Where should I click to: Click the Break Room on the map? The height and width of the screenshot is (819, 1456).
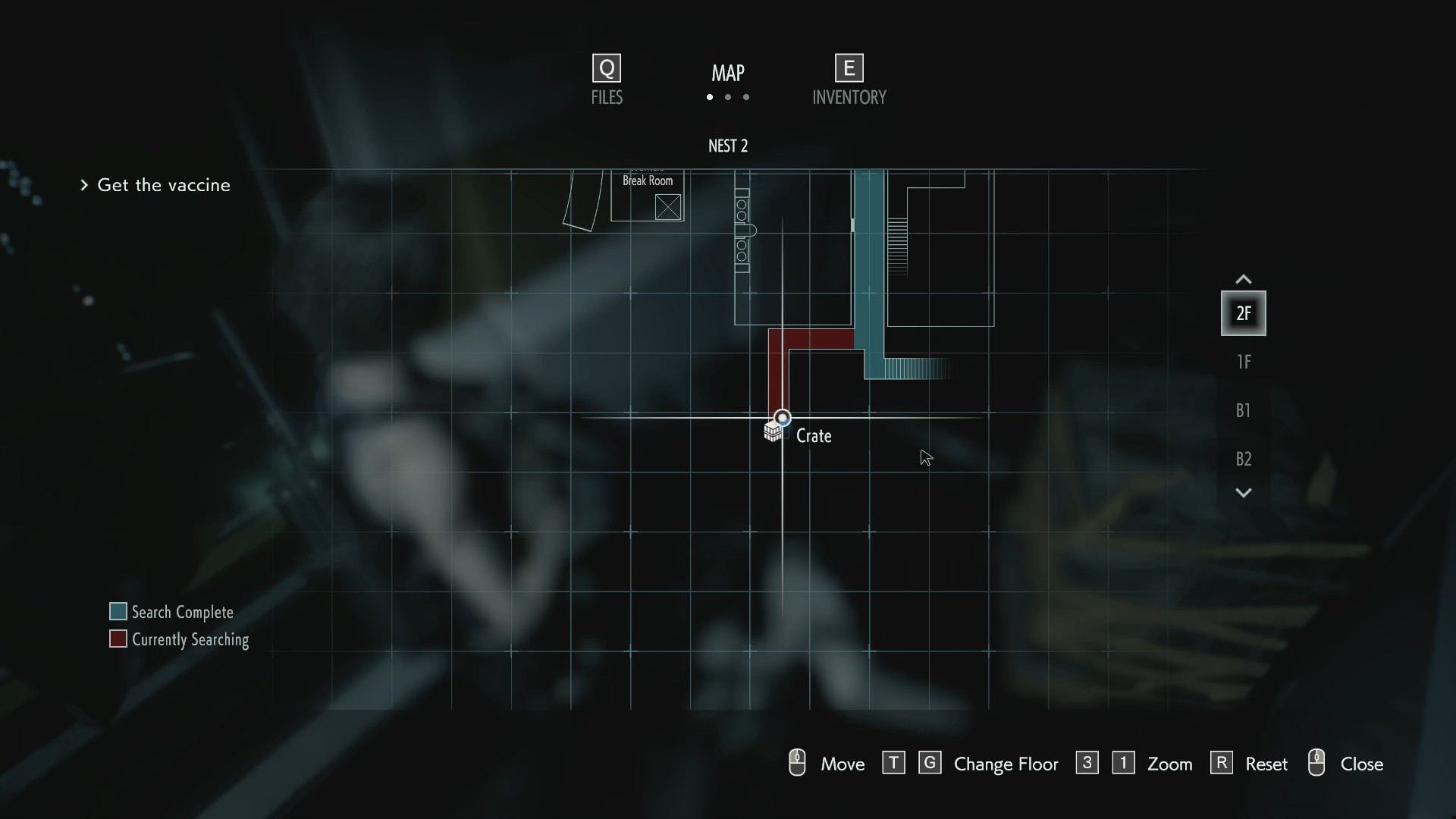(x=648, y=180)
